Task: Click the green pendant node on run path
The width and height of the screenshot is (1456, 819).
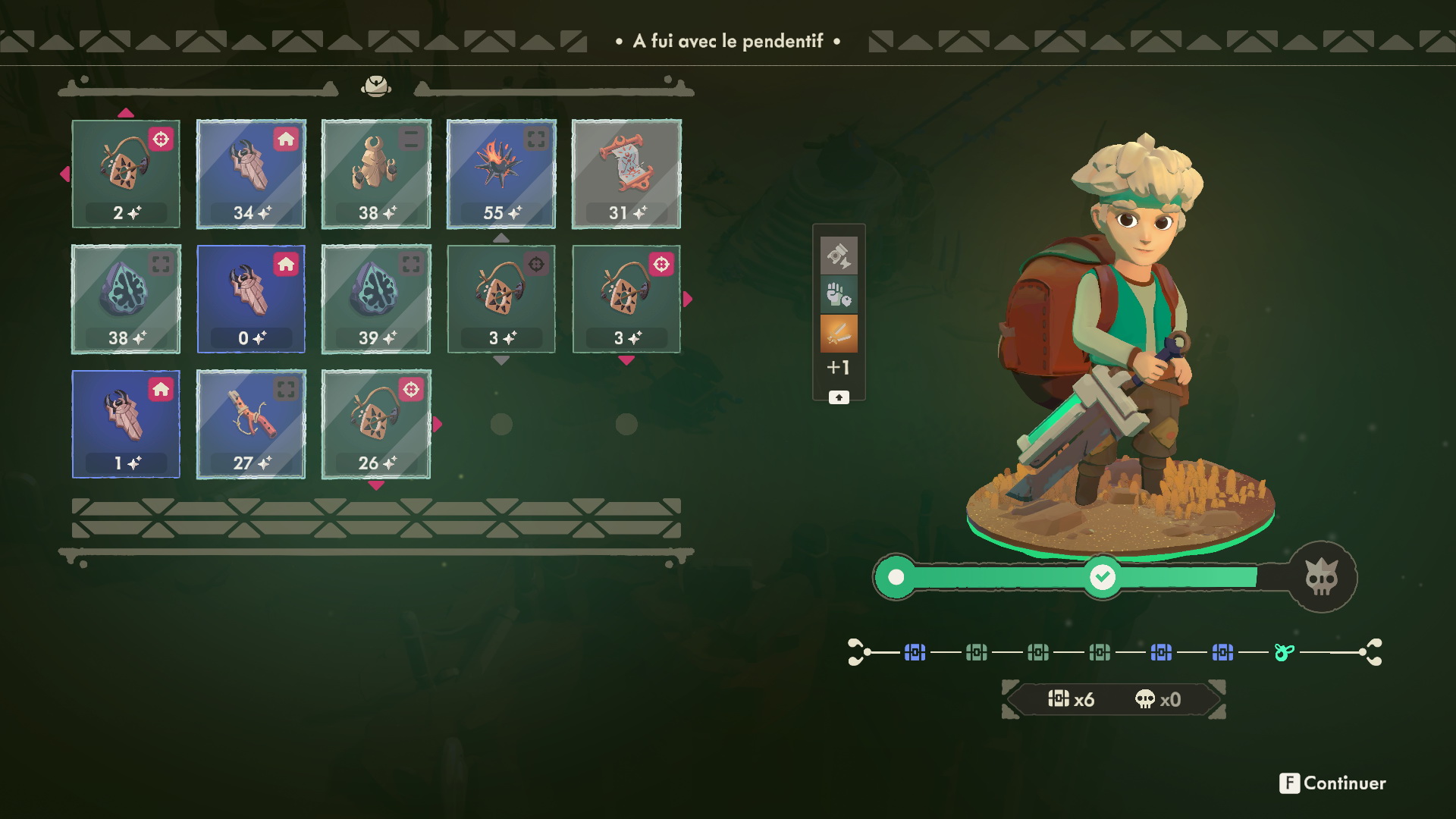Action: click(x=1283, y=652)
